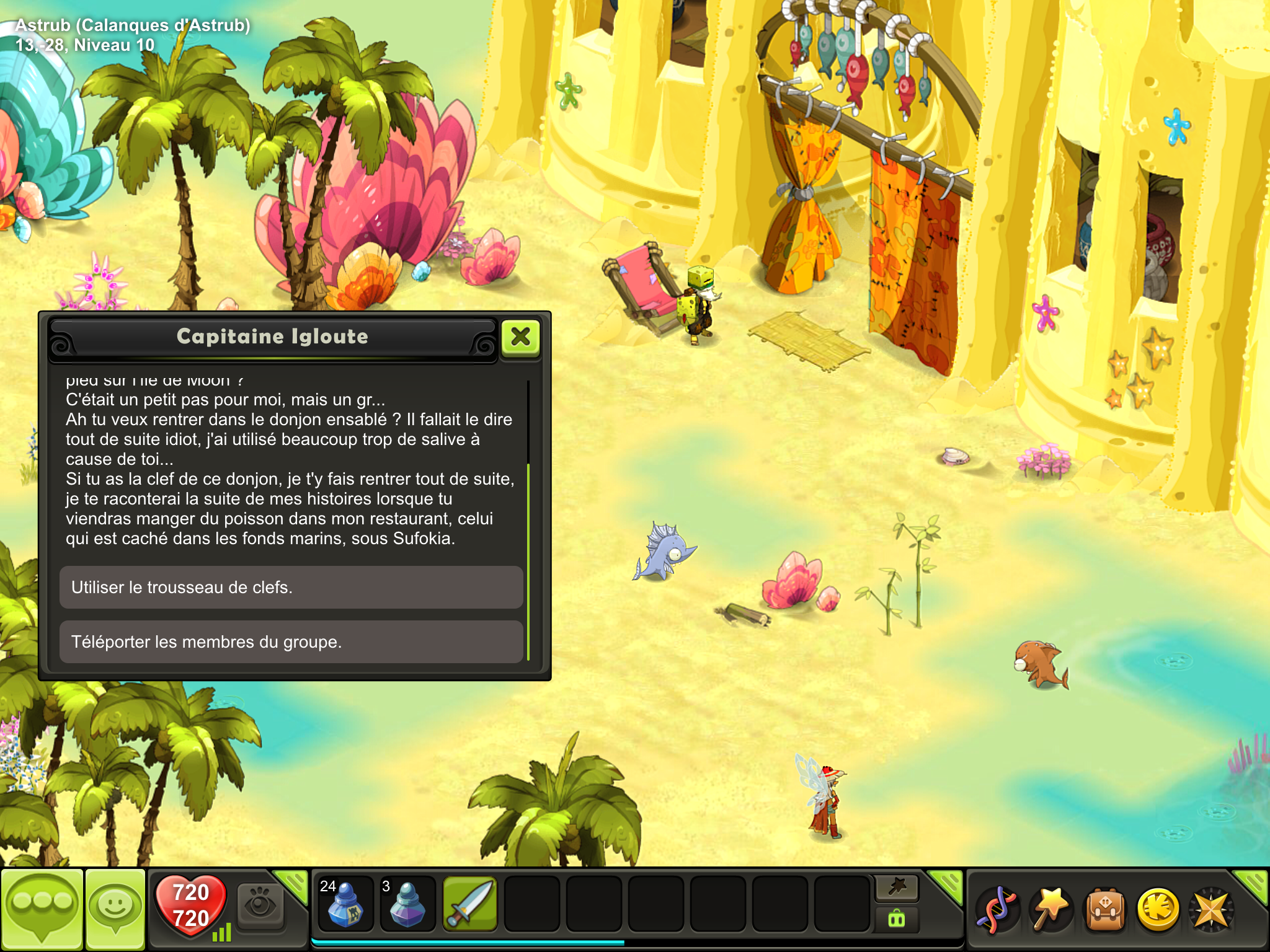Image resolution: width=1270 pixels, height=952 pixels.
Task: Switch hotbar to the spells wand tab
Action: (x=897, y=888)
